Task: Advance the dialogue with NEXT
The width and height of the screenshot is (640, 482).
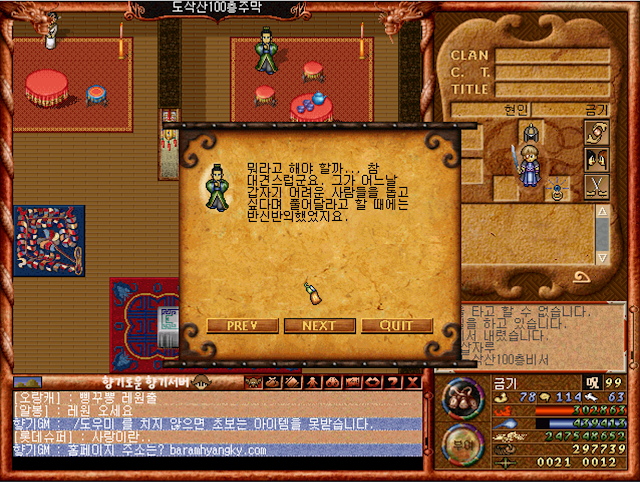Action: tap(319, 326)
